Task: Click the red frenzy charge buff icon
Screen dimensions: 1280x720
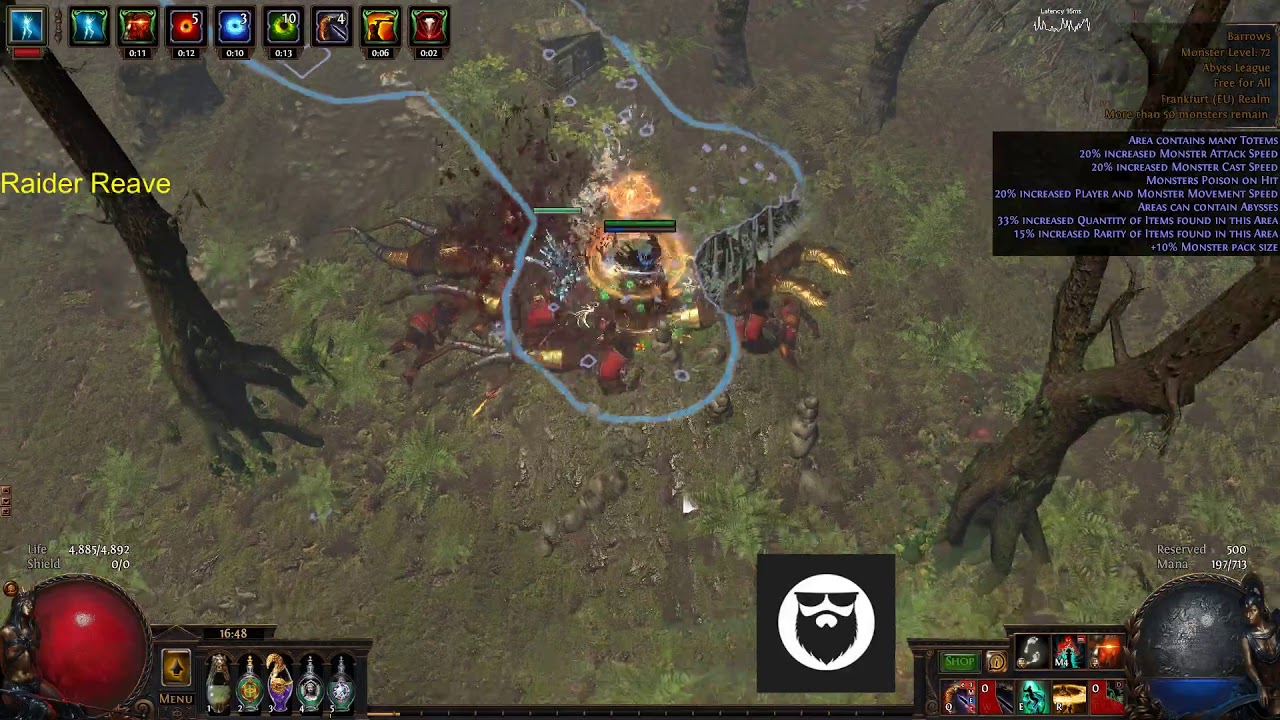Action: click(x=186, y=27)
